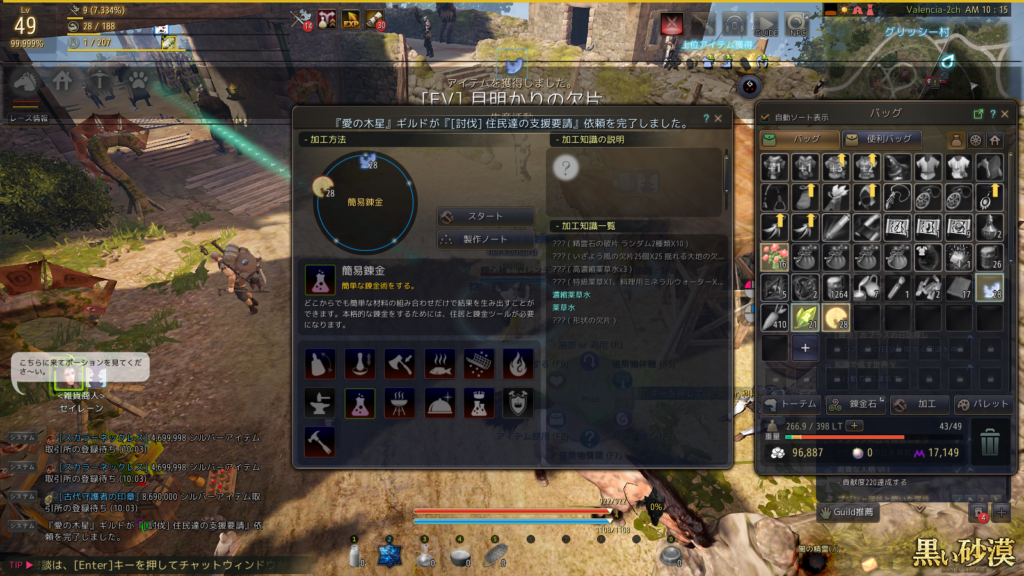Click the trash can to discard items
The height and width of the screenshot is (576, 1024).
point(989,440)
